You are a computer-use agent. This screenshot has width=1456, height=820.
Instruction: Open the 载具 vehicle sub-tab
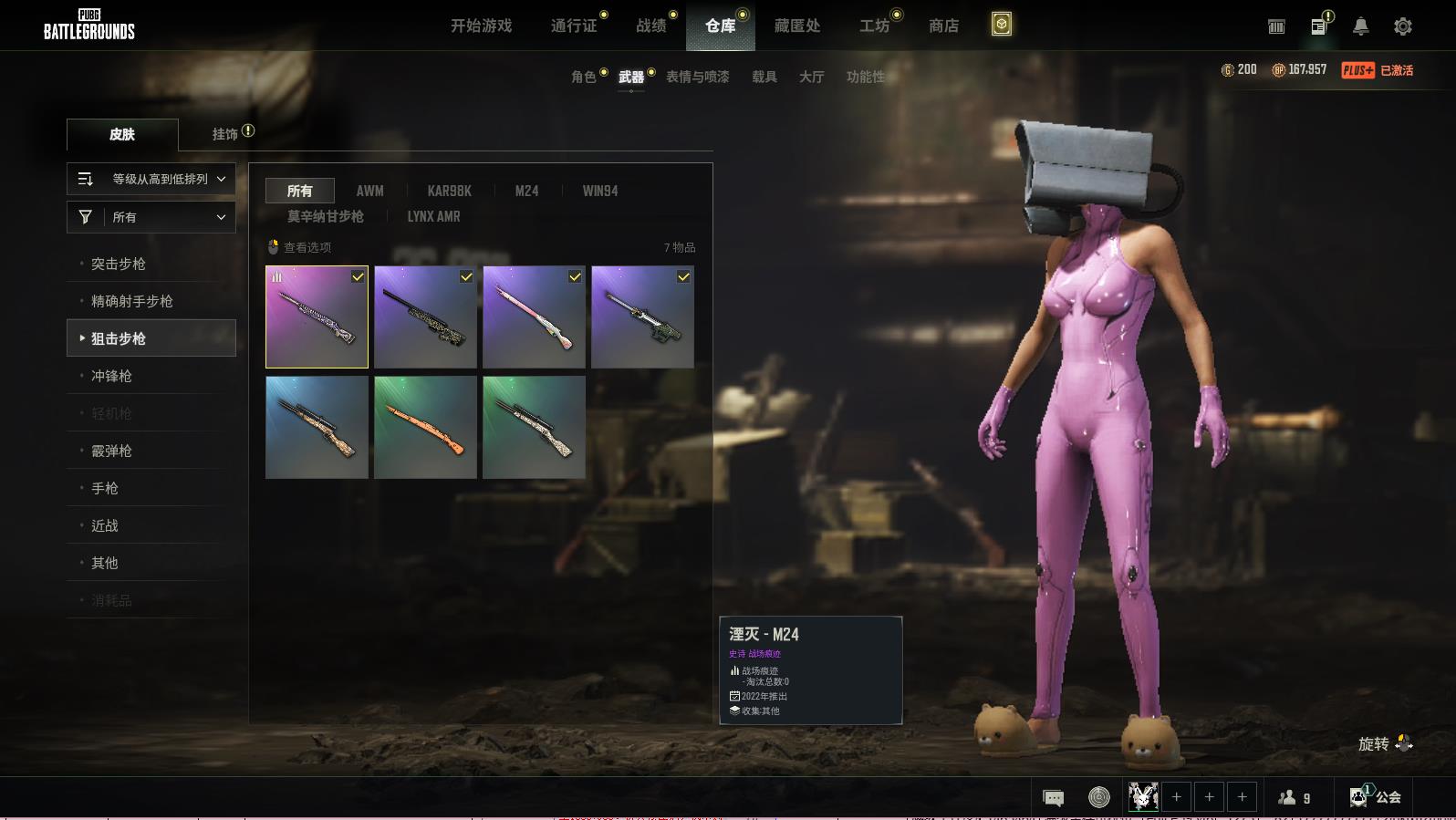764,77
